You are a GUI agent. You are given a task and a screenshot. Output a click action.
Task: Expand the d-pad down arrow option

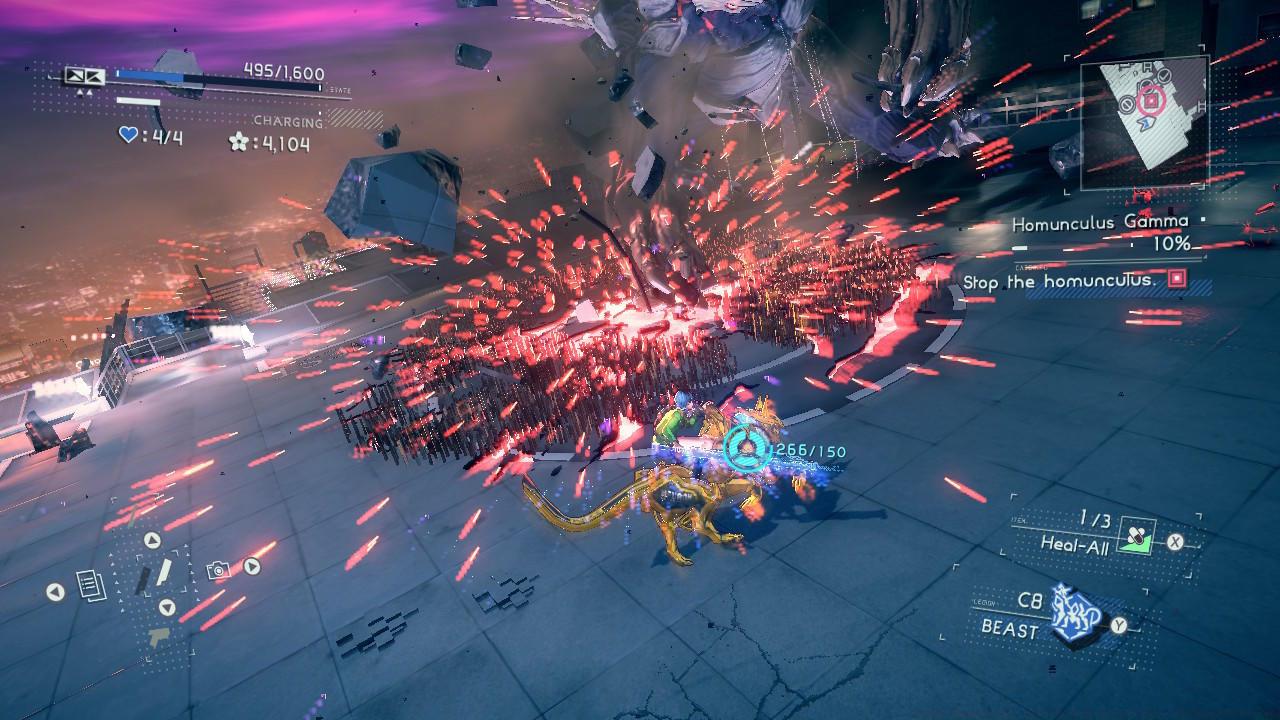coord(167,607)
